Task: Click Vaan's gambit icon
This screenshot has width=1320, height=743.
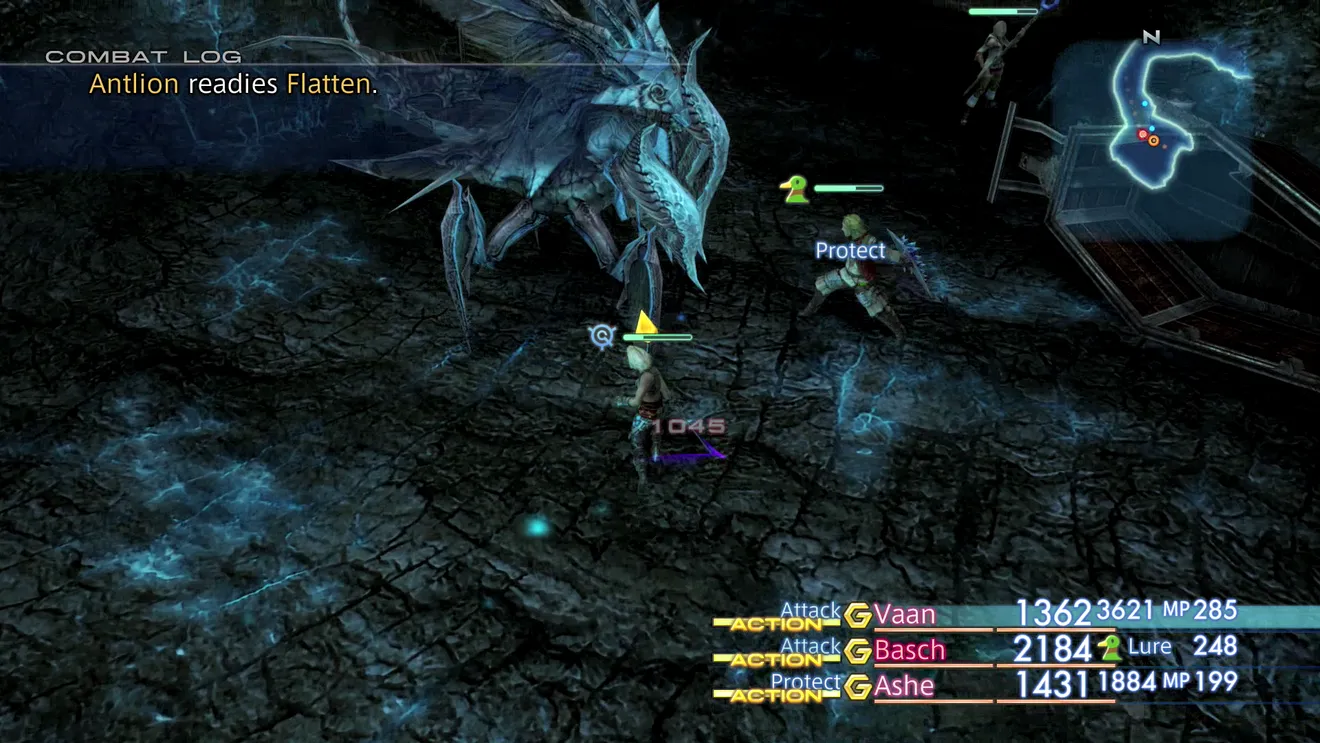Action: [x=857, y=616]
